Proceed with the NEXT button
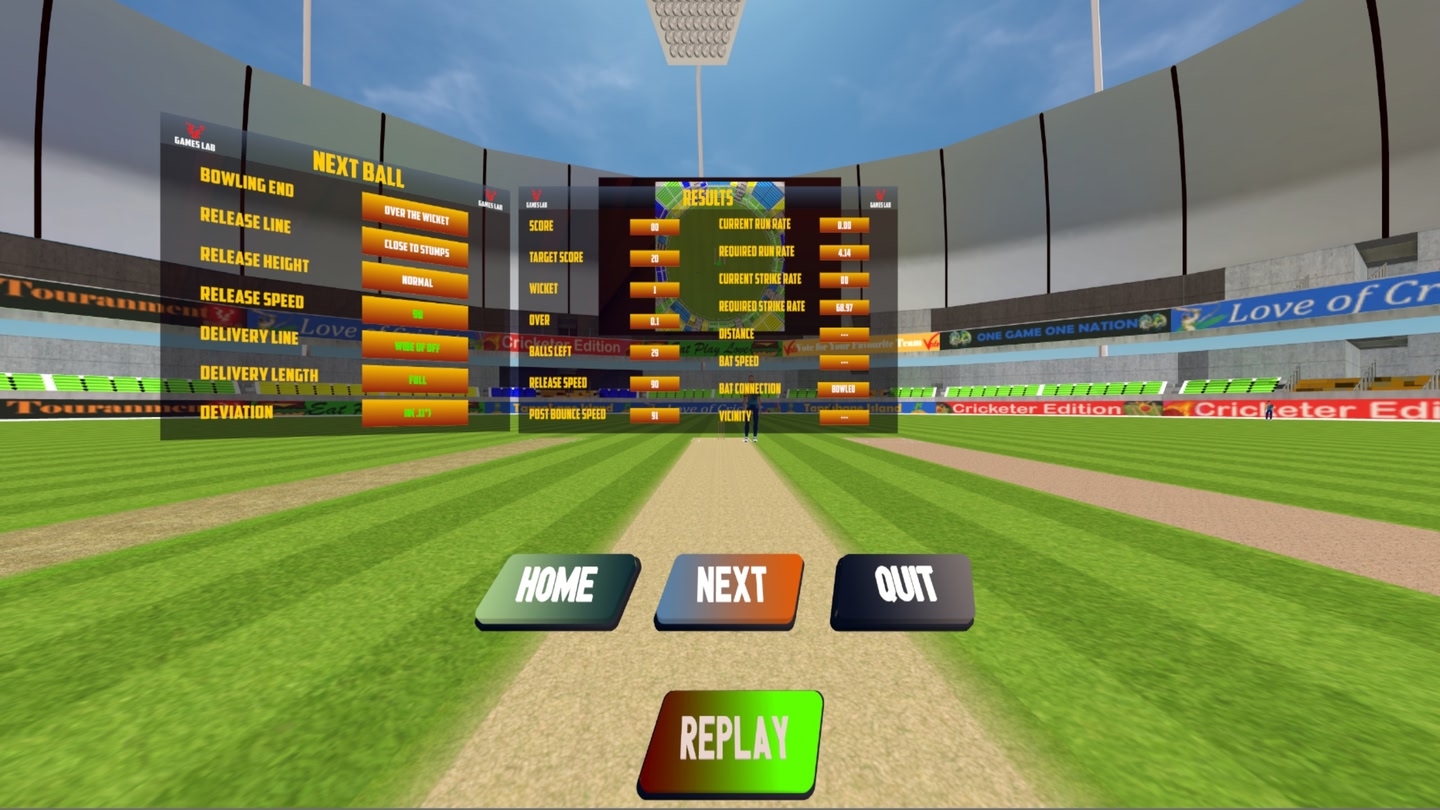1440x810 pixels. point(729,588)
